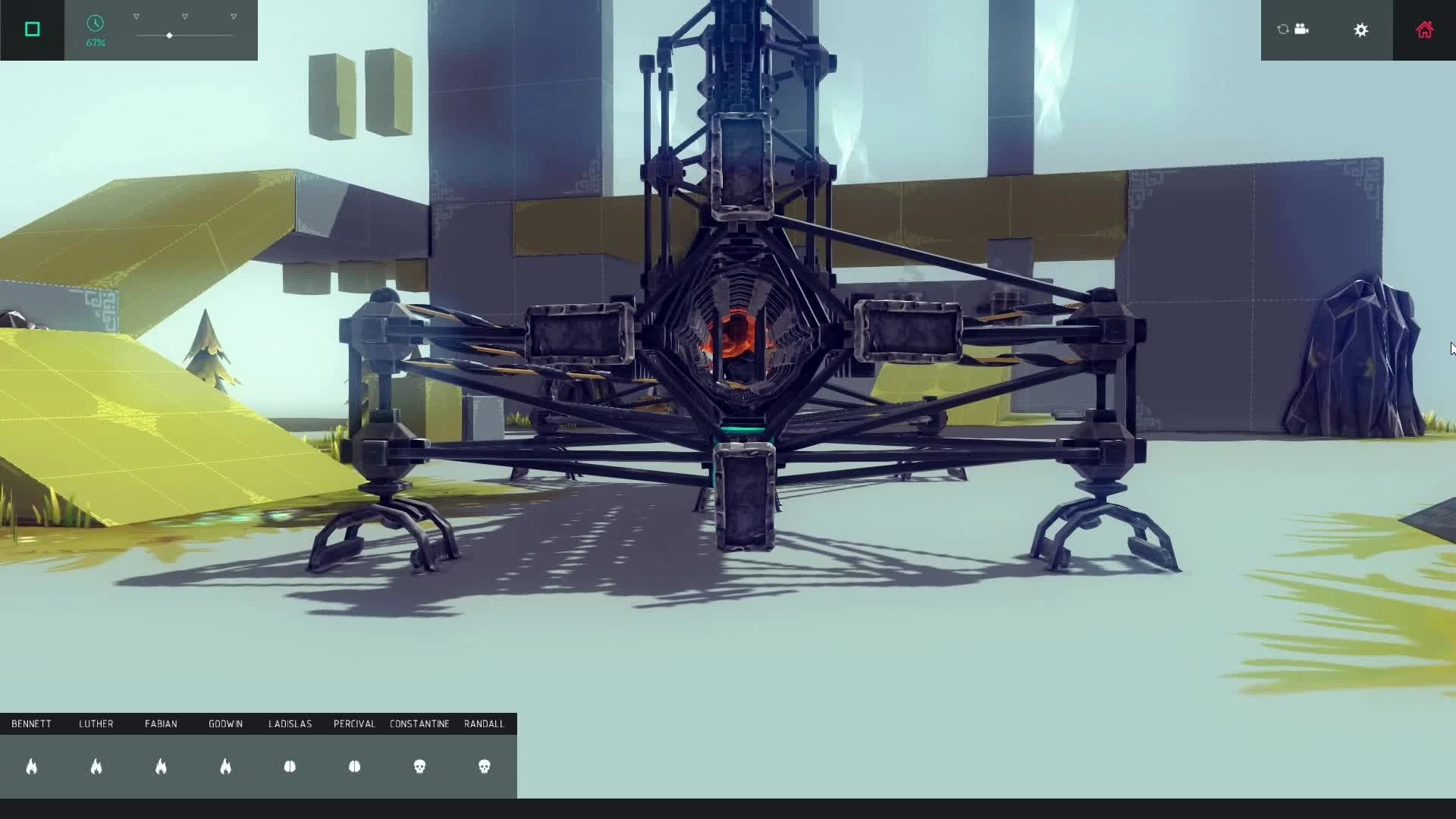Open the rightmost dropdown arrow on speed bar
The image size is (1456, 819).
pyautogui.click(x=232, y=14)
